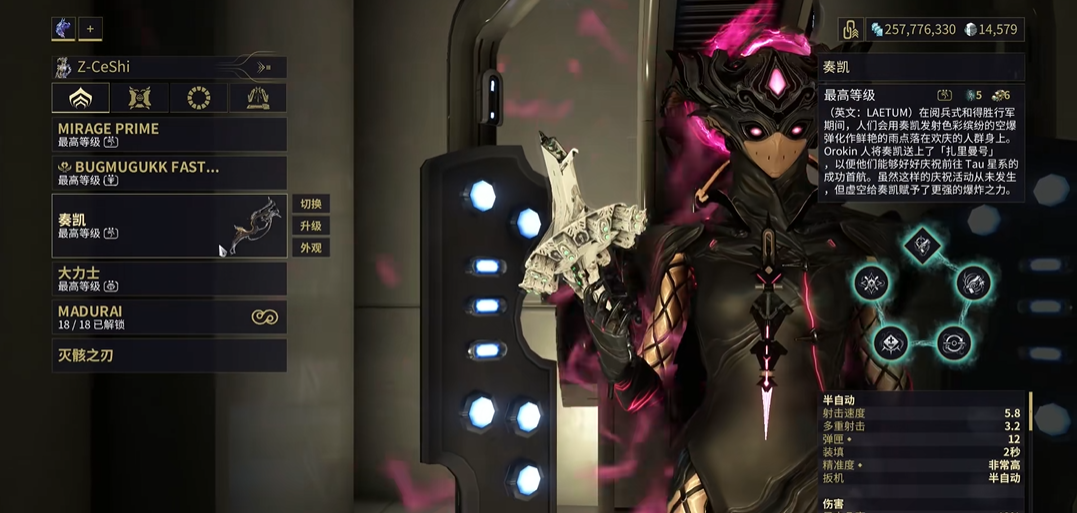Select the Mirage Prime warframe row
Image resolution: width=1077 pixels, height=513 pixels.
coord(169,134)
